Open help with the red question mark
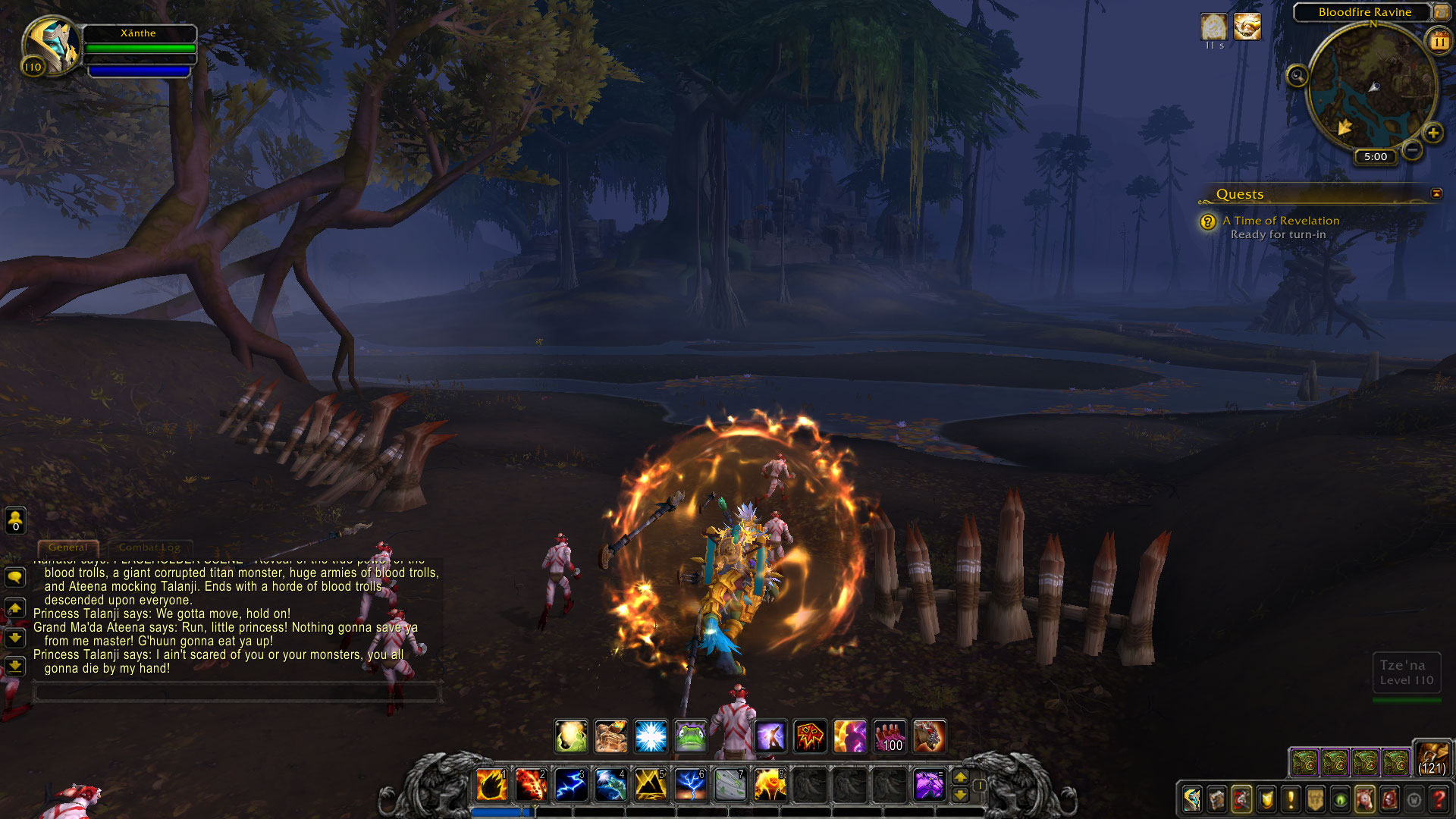Screen dimensions: 1456x819 (1438, 799)
